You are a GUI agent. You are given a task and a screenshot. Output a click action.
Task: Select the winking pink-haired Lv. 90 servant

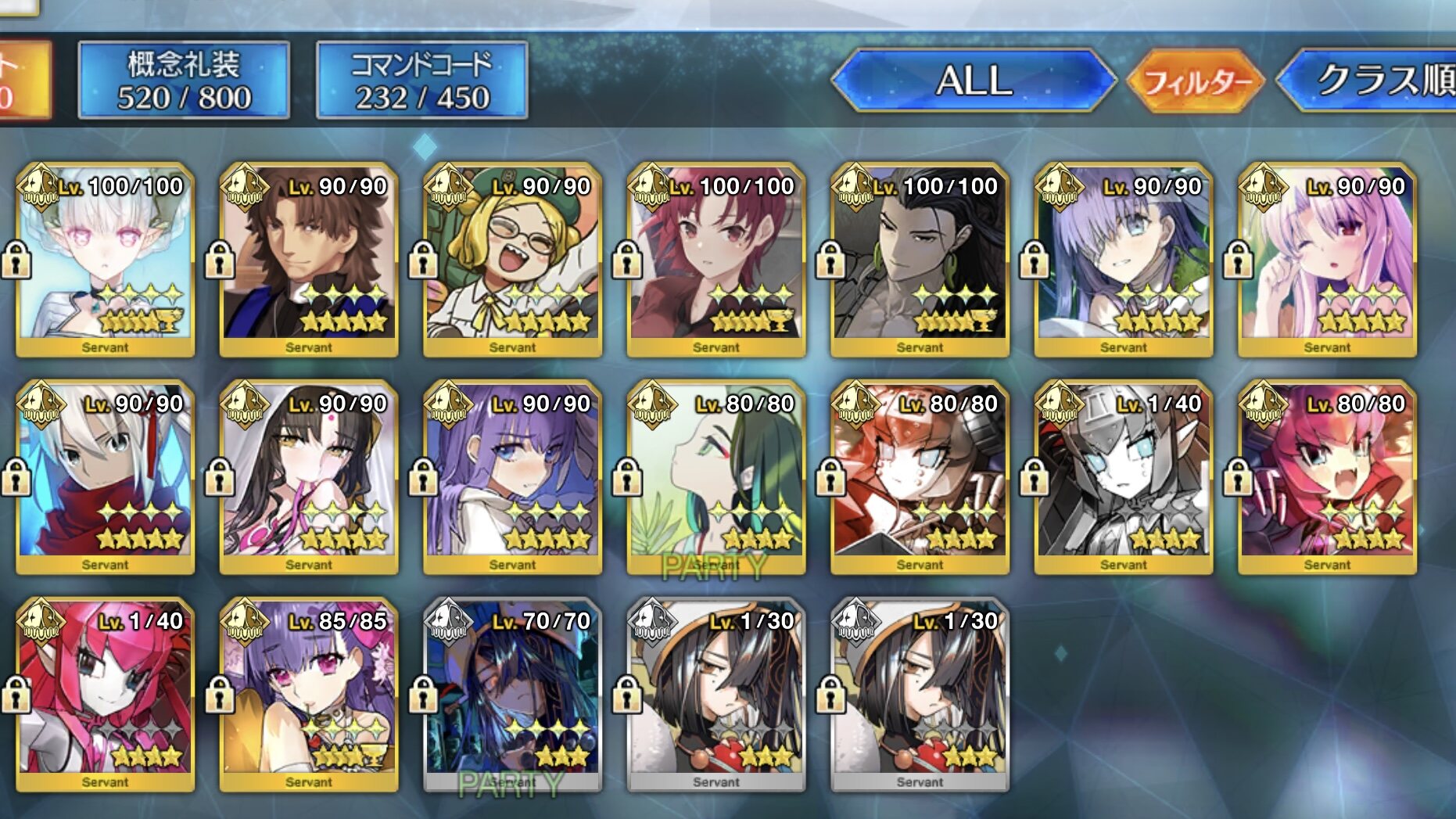(1327, 260)
